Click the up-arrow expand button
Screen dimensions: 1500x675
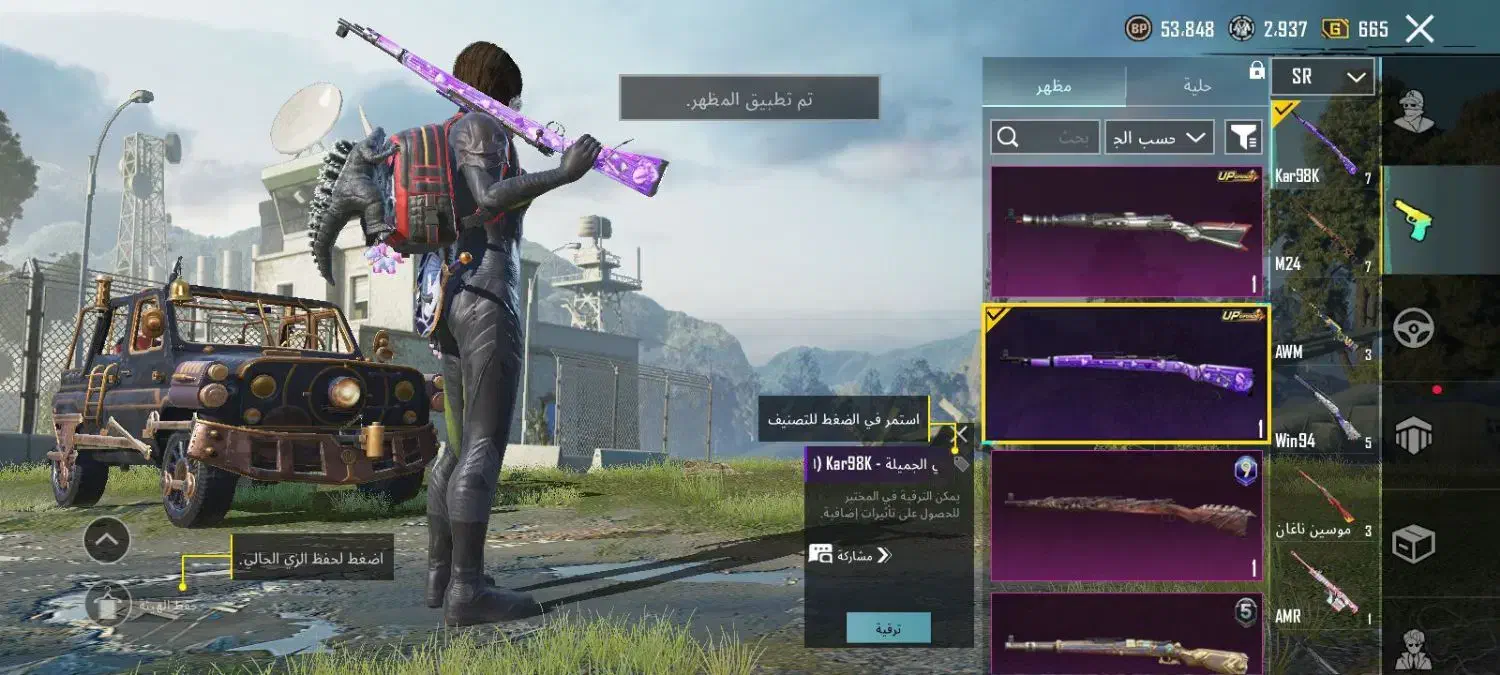107,541
